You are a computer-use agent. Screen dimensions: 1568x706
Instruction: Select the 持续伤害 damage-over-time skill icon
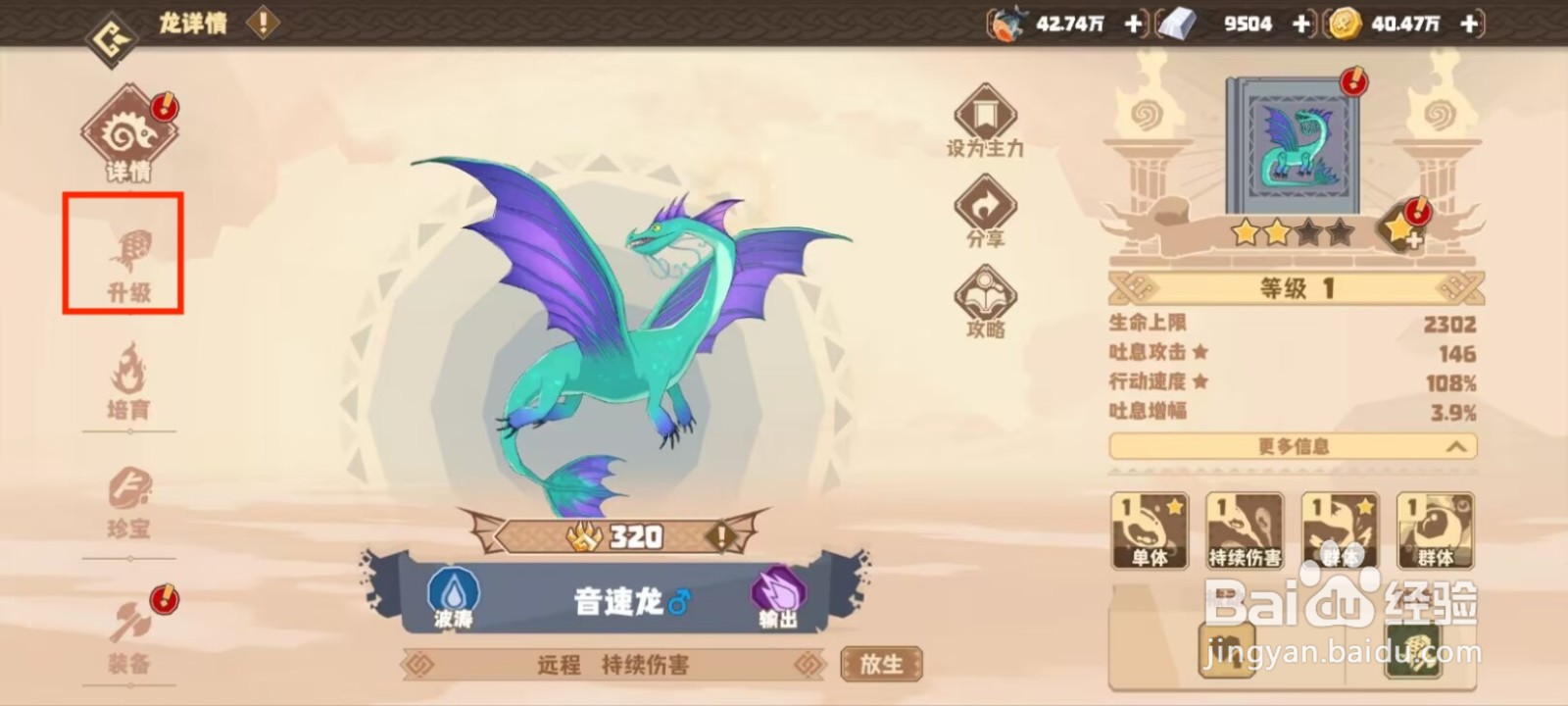[1245, 529]
